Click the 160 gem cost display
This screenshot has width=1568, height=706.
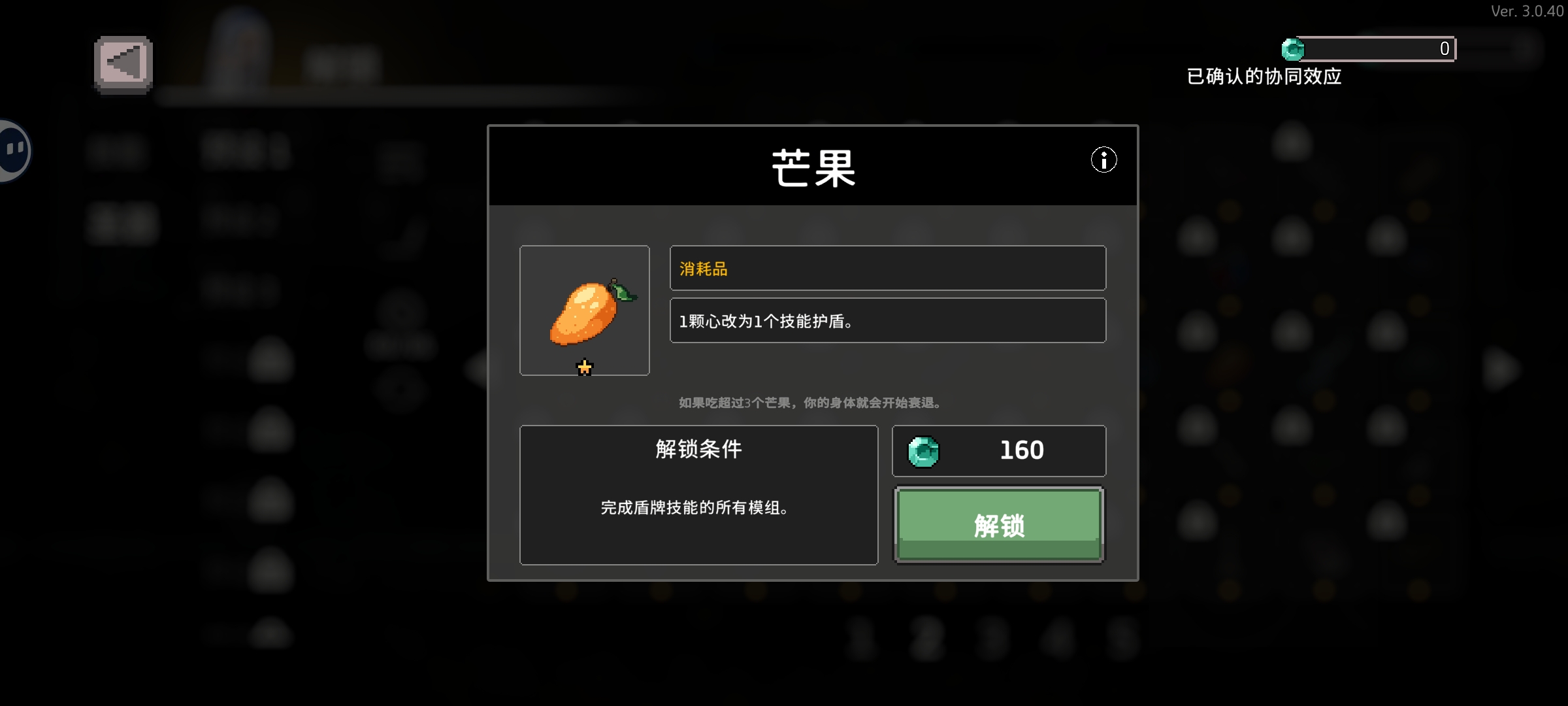coord(998,450)
